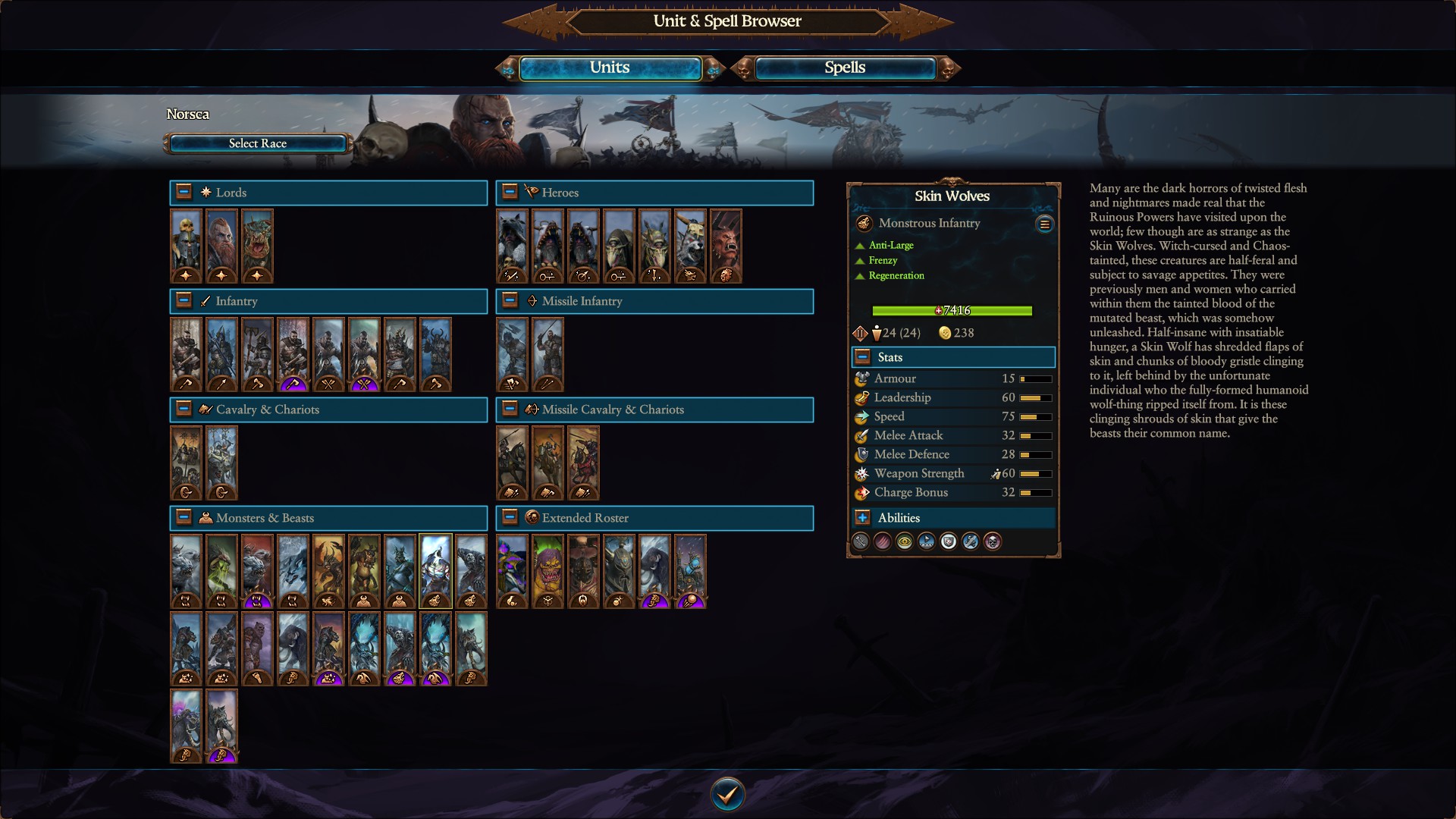The height and width of the screenshot is (819, 1456).
Task: Click the Armour stat icon
Action: tap(861, 378)
